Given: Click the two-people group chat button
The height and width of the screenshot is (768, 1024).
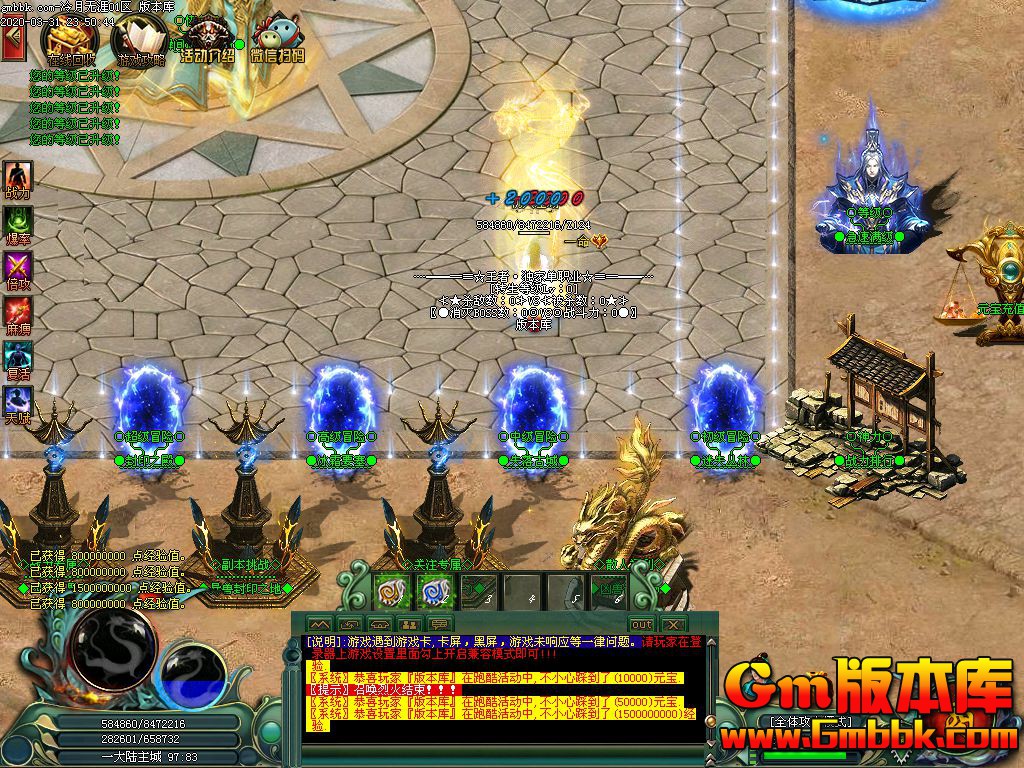Looking at the screenshot, I should click(409, 624).
